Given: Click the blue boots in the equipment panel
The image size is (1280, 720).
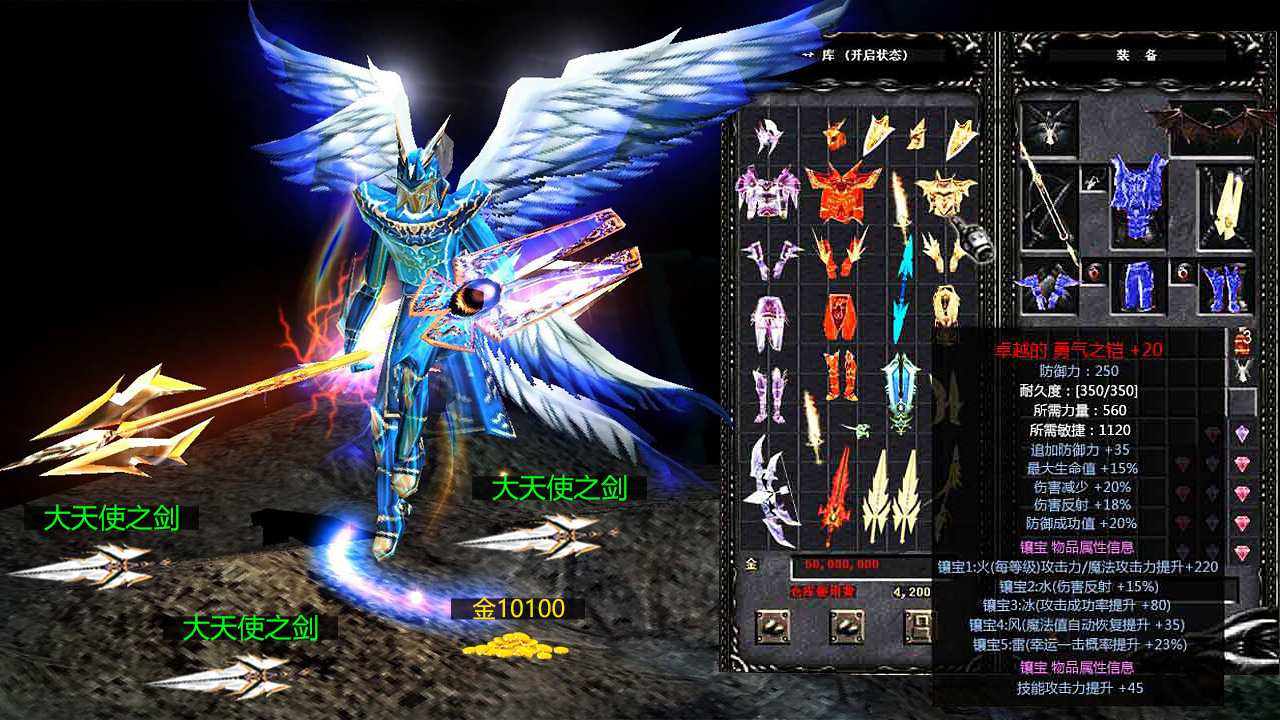Looking at the screenshot, I should coord(1224,288).
